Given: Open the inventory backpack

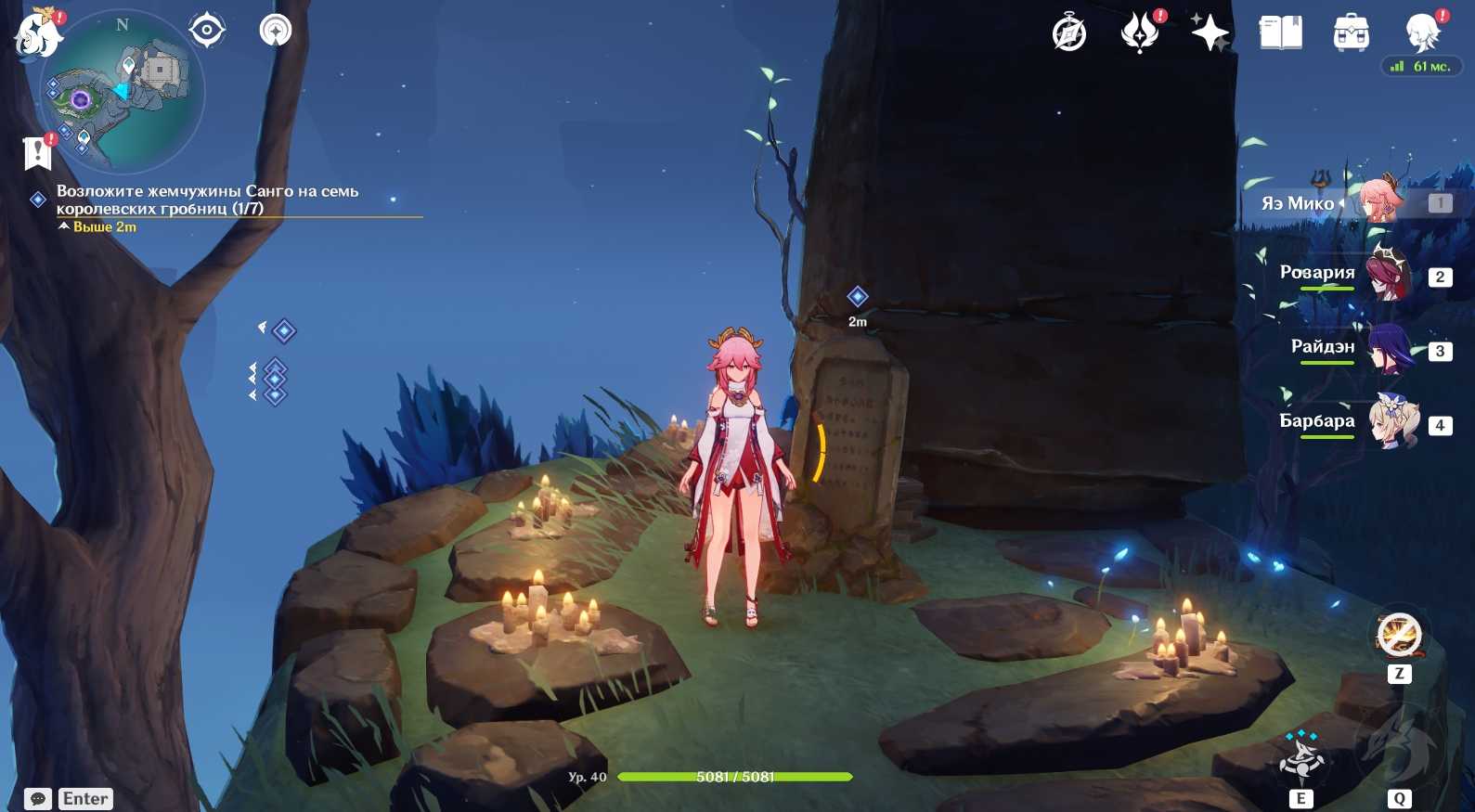Looking at the screenshot, I should (x=1352, y=33).
